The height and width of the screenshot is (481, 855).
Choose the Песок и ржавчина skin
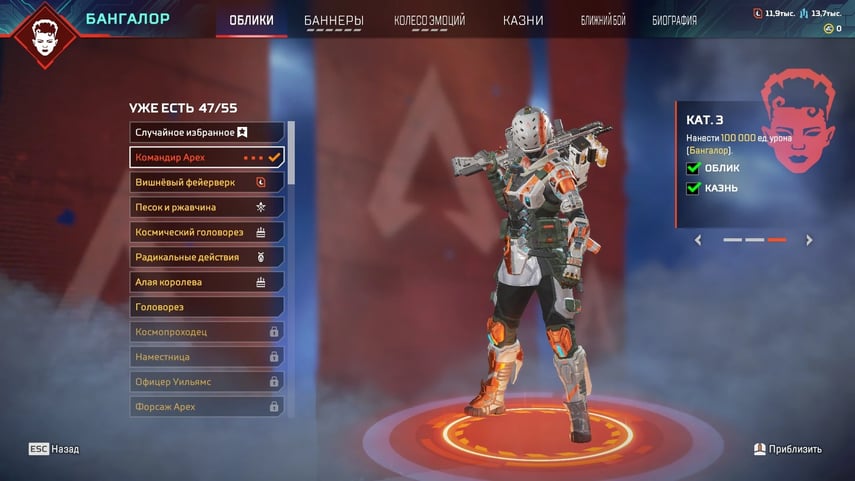pyautogui.click(x=207, y=207)
